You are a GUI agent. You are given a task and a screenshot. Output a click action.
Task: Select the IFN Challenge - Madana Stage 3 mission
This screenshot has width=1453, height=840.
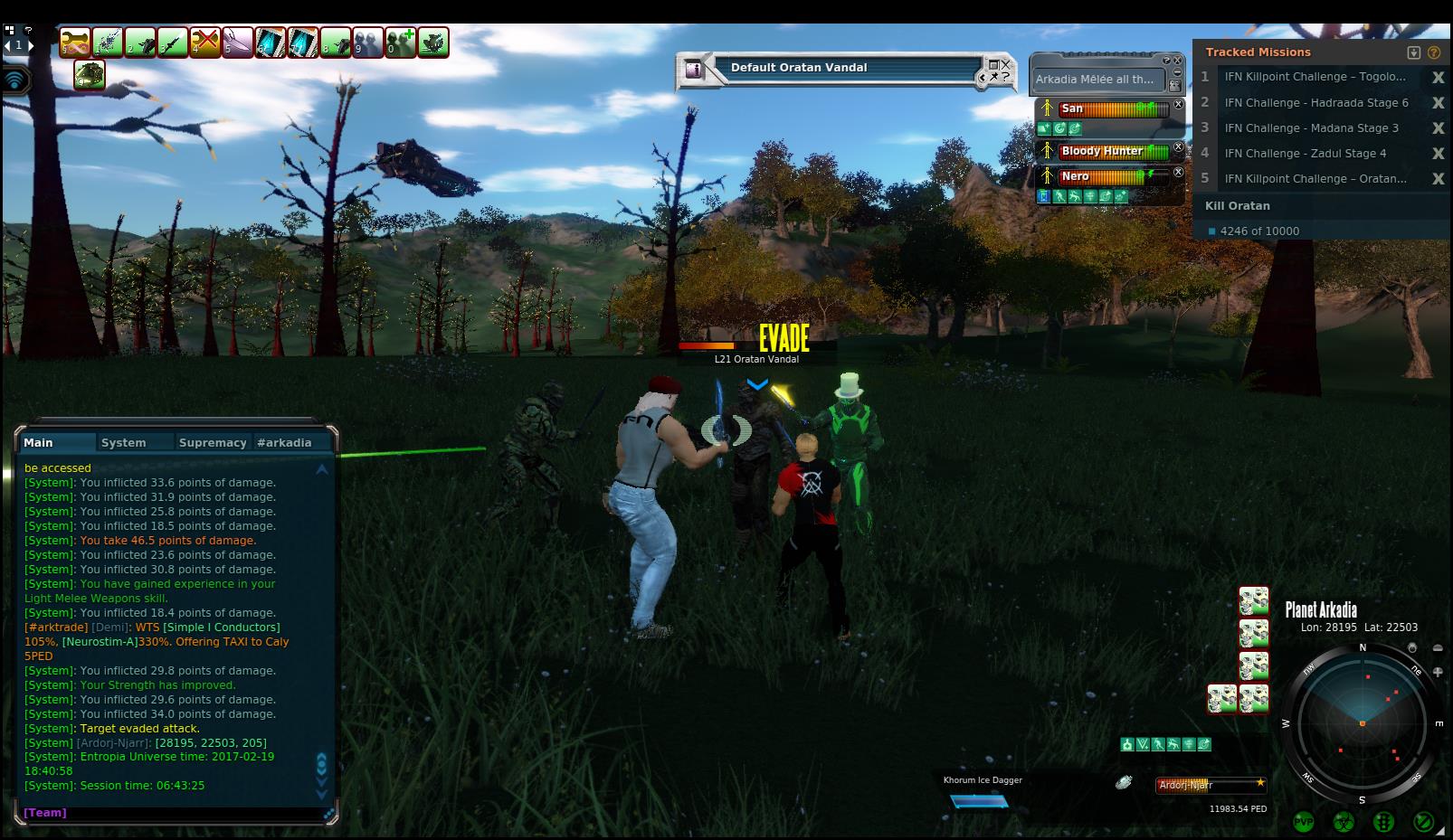1311,128
